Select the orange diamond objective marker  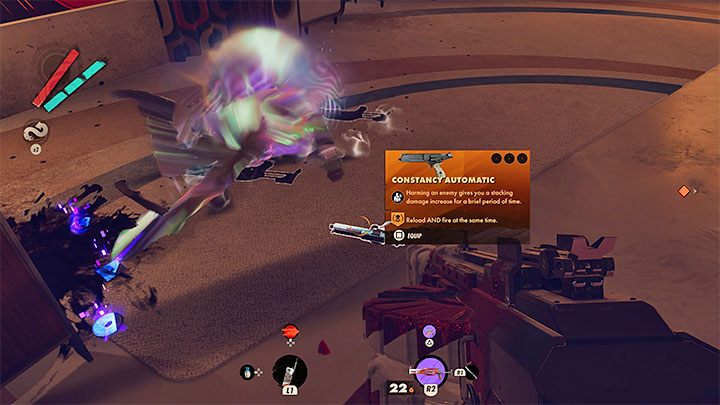point(685,190)
